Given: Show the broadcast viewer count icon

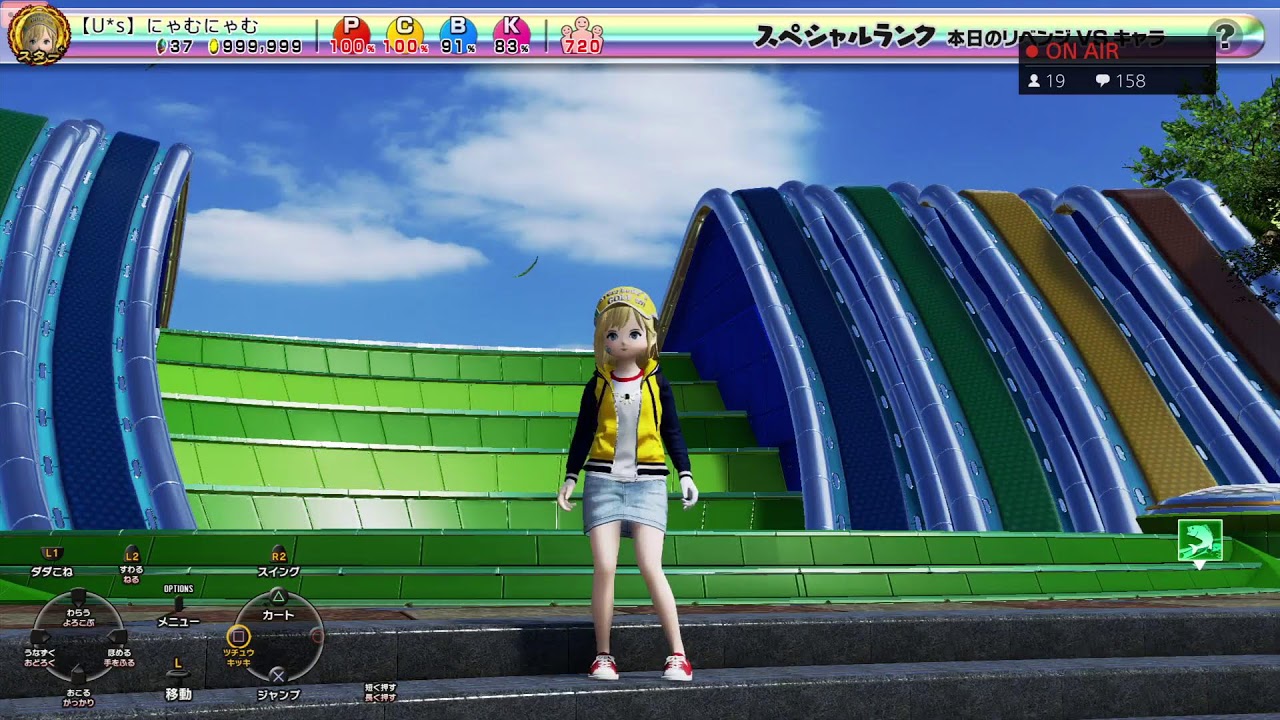Looking at the screenshot, I should click(1034, 81).
